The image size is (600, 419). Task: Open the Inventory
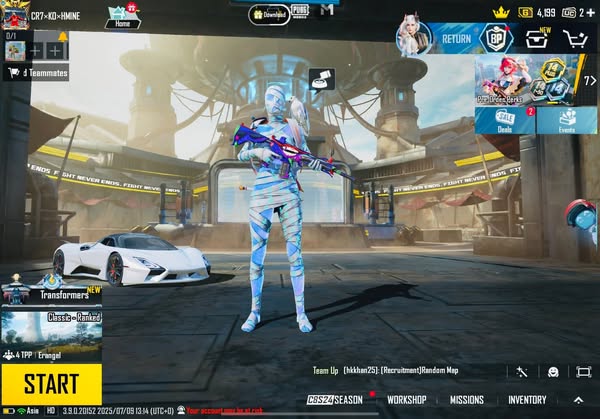point(527,400)
